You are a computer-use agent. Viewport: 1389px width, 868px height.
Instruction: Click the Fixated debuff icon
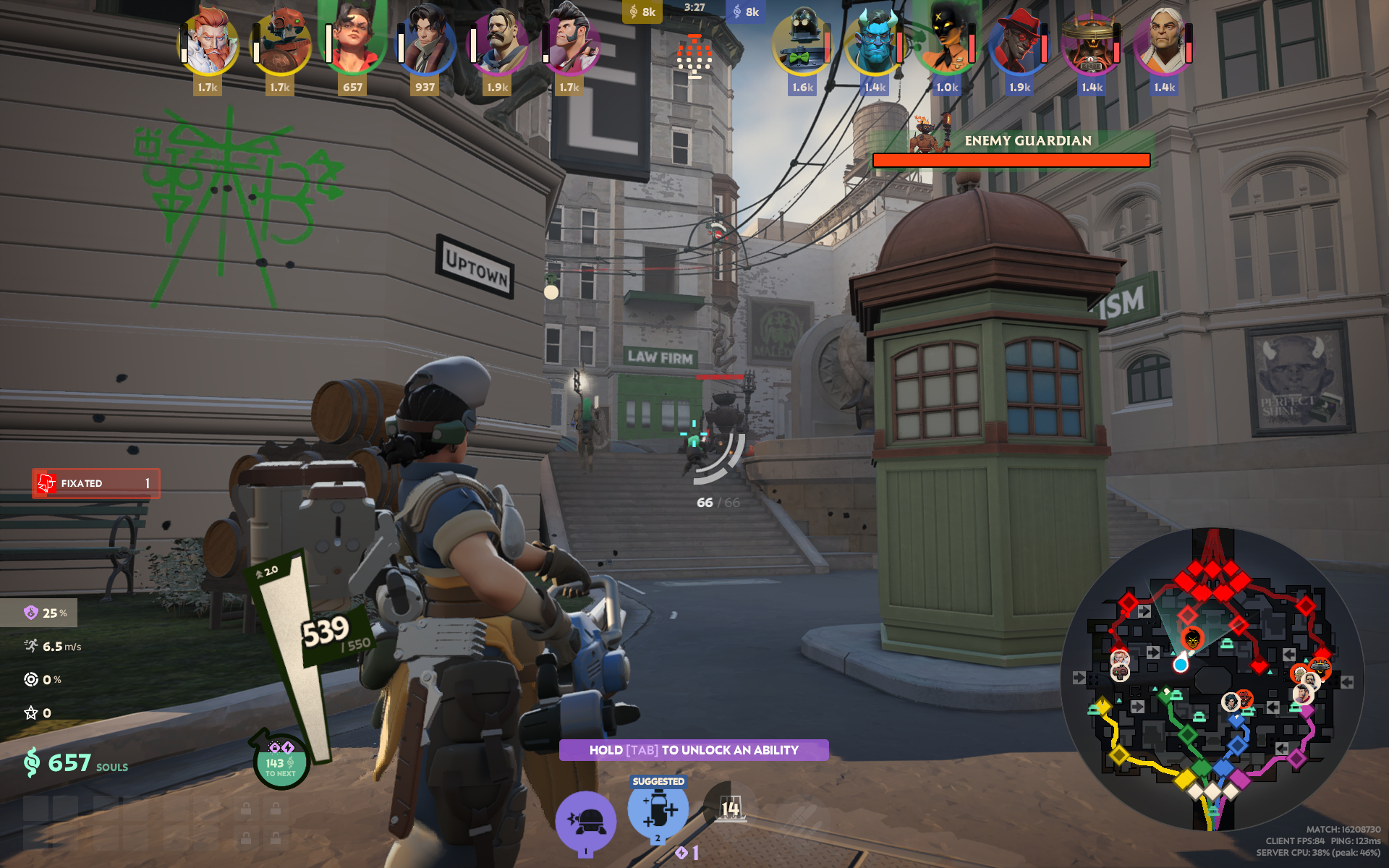[x=46, y=482]
